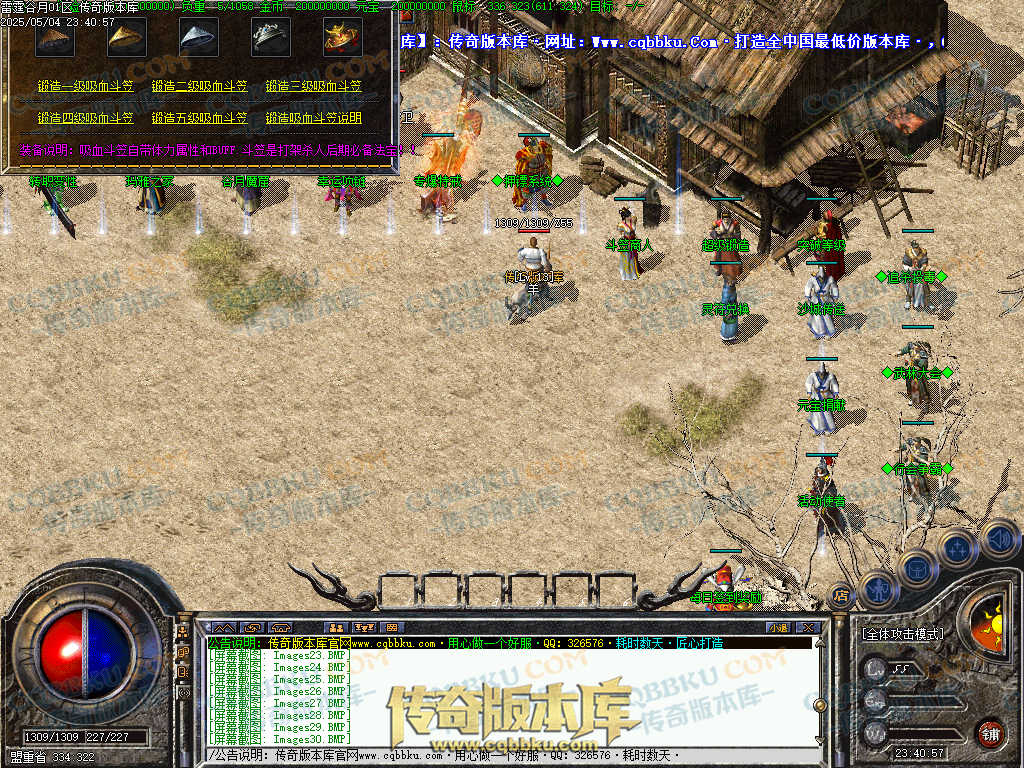Choose 锻造二级吸血斗笠 forge option
This screenshot has width=1024, height=768.
click(199, 87)
